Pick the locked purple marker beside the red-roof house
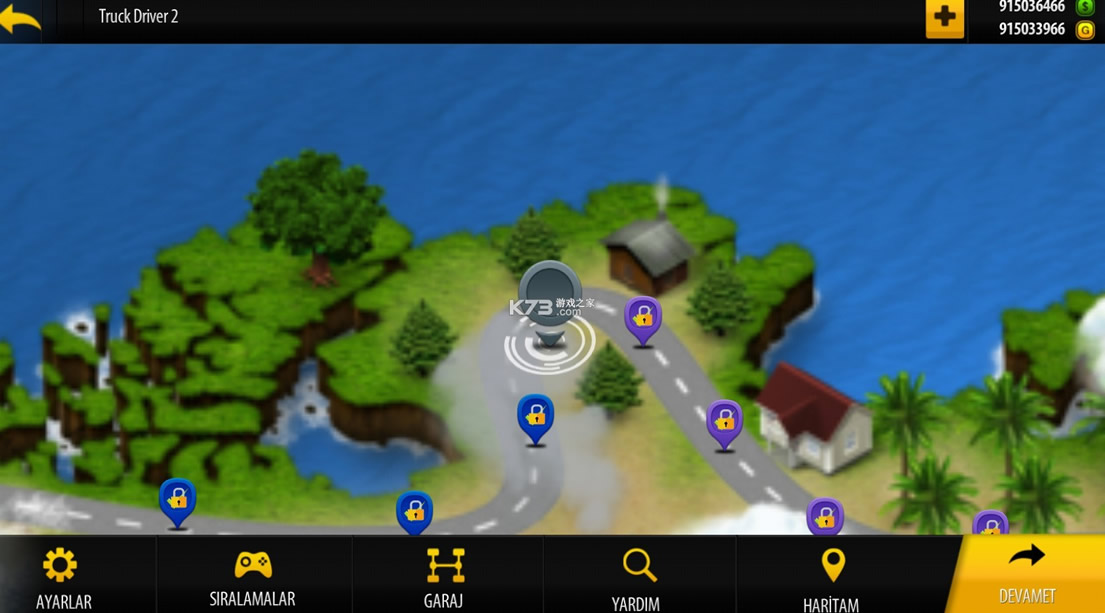The image size is (1105, 613). tap(725, 424)
